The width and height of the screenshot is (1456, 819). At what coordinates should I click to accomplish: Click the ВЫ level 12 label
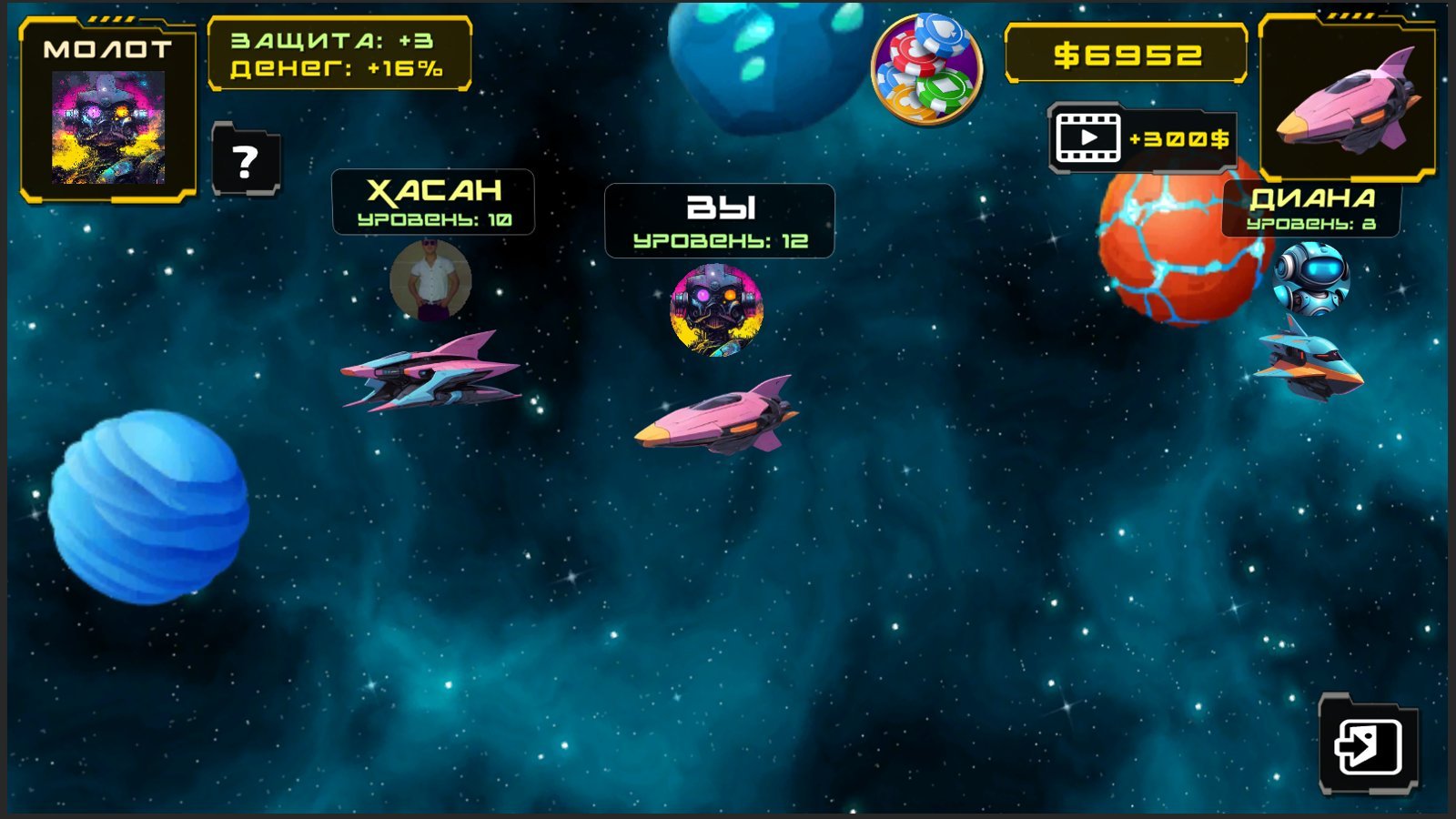[x=719, y=218]
